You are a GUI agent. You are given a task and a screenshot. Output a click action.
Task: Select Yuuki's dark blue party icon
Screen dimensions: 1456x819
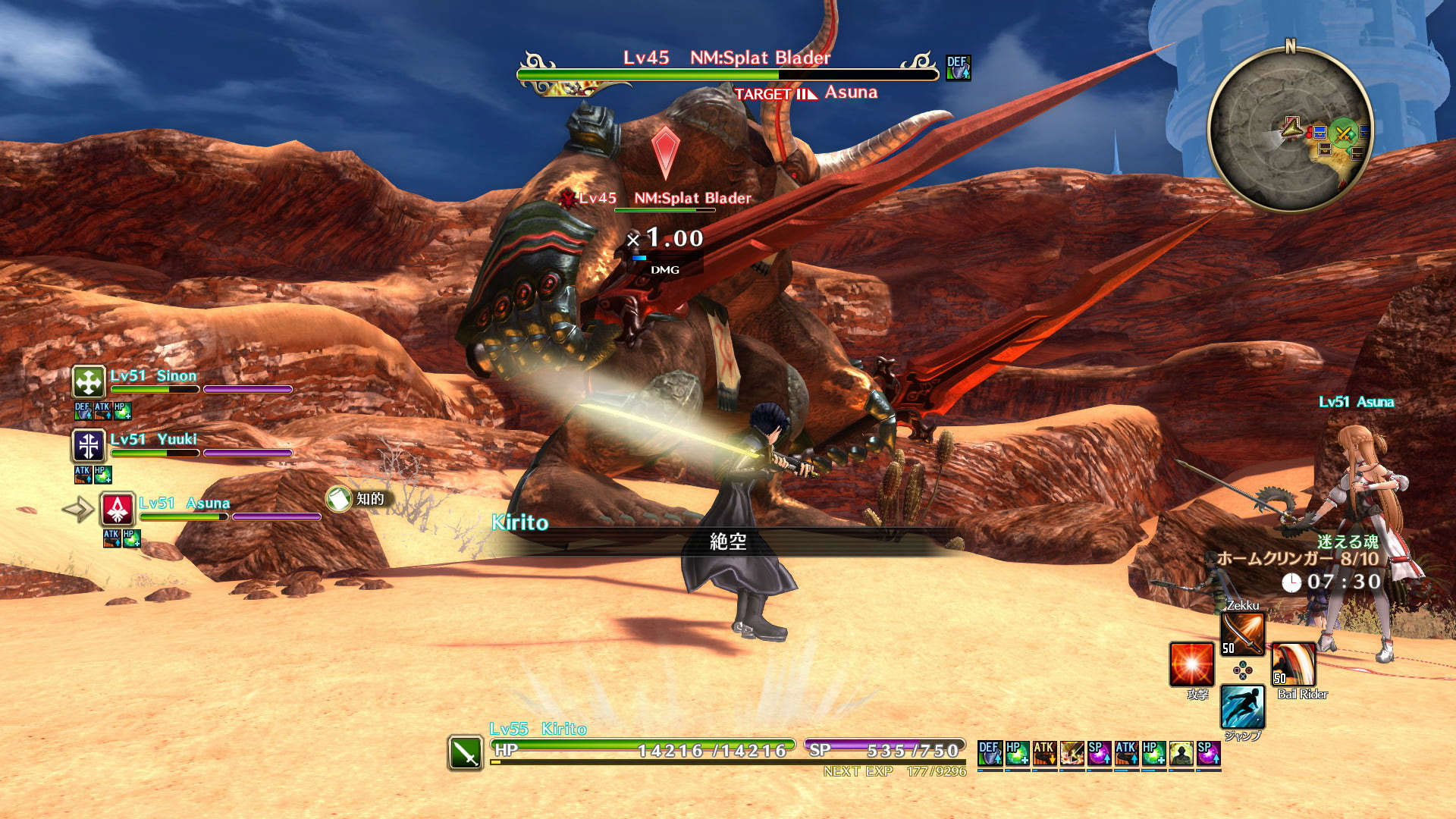click(88, 445)
